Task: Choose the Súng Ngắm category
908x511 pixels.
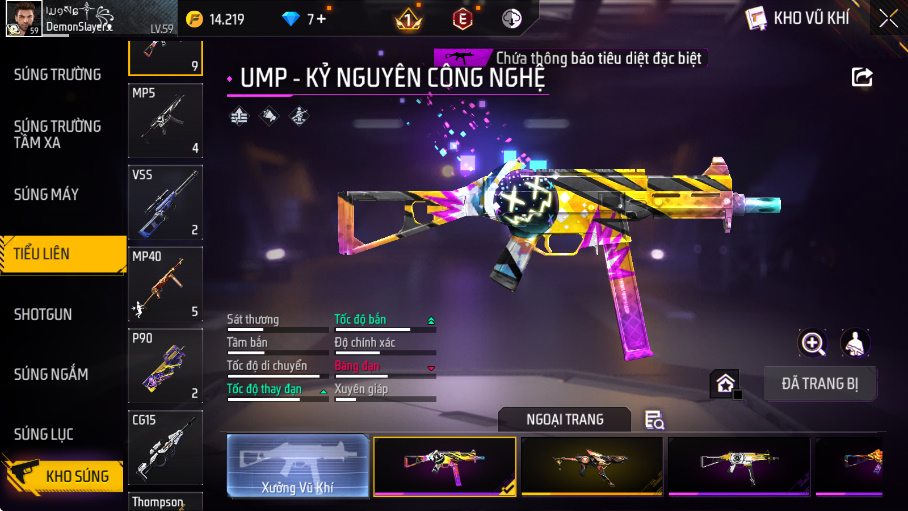Action: (x=51, y=374)
